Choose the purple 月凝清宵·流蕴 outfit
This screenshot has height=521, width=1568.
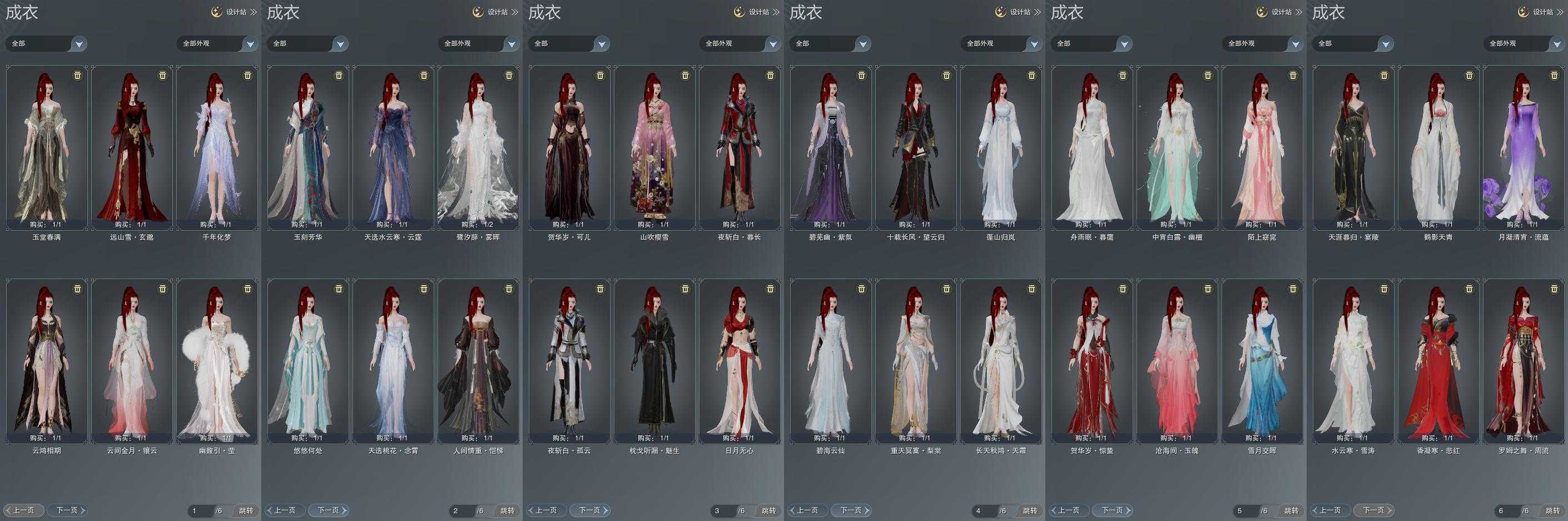click(x=1523, y=146)
